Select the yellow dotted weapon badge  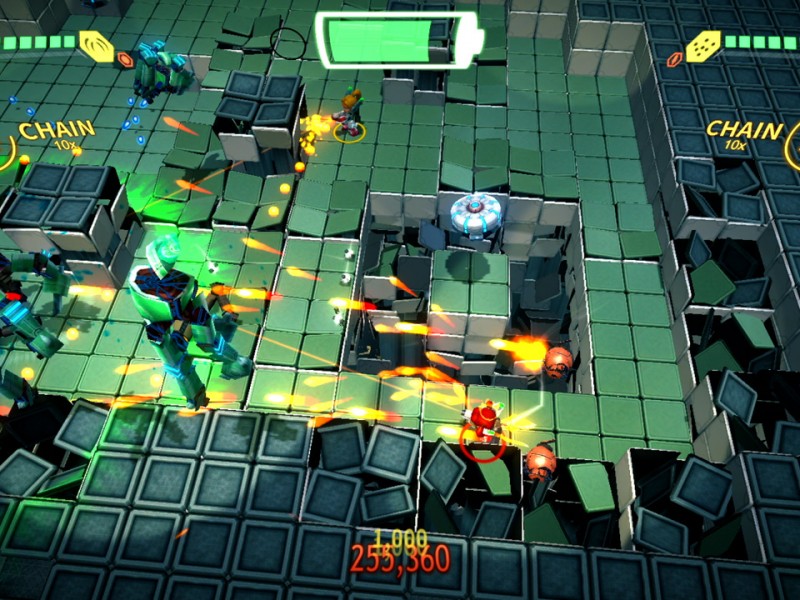pyautogui.click(x=703, y=45)
